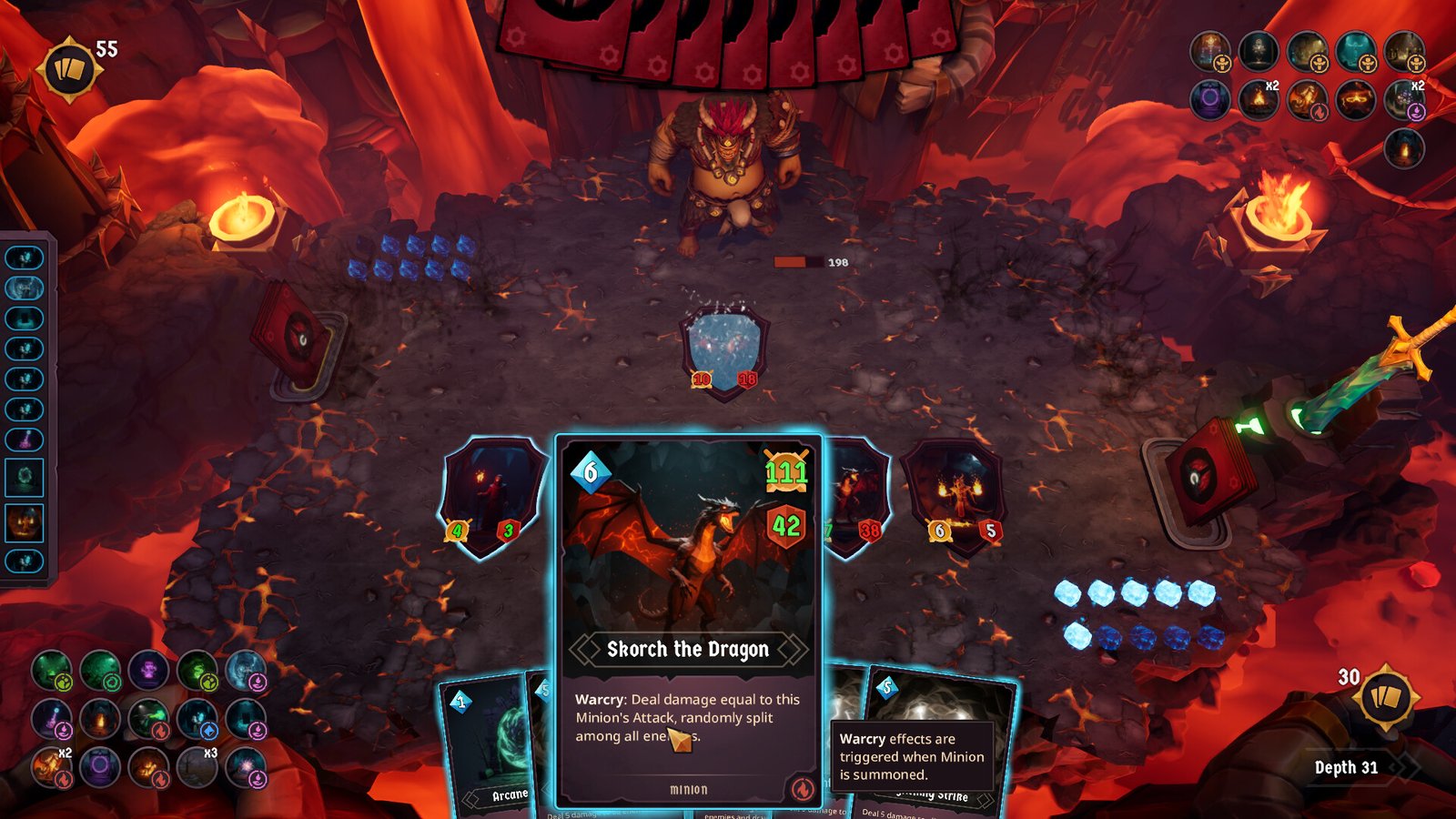This screenshot has width=1456, height=819.
Task: Click the purple portal buff in bottom-left cluster
Action: pos(102,770)
